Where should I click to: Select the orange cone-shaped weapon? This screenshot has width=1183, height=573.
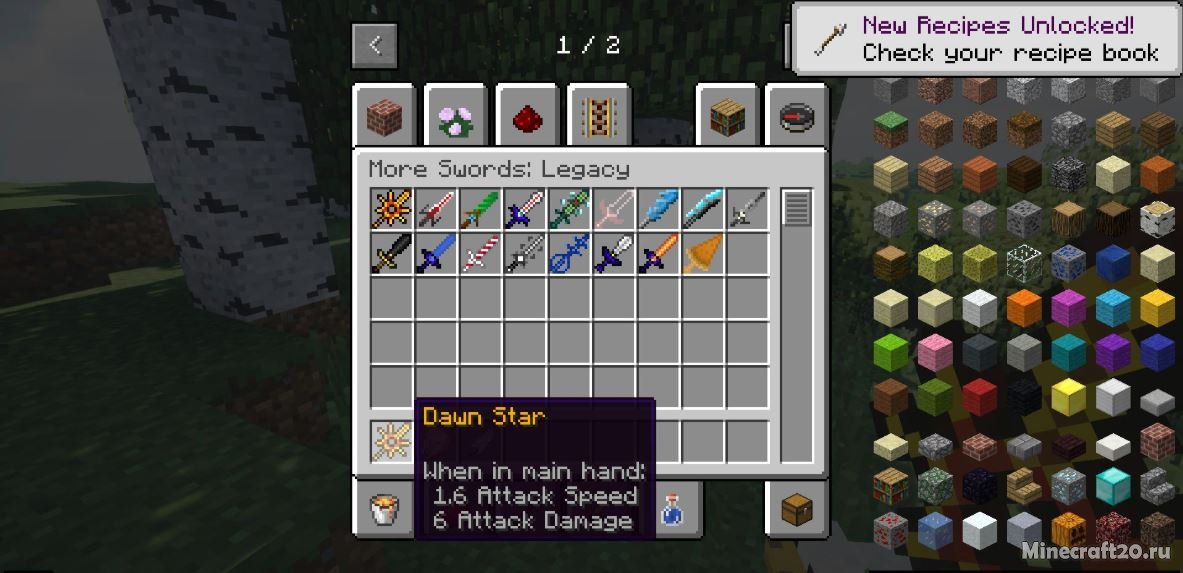703,254
